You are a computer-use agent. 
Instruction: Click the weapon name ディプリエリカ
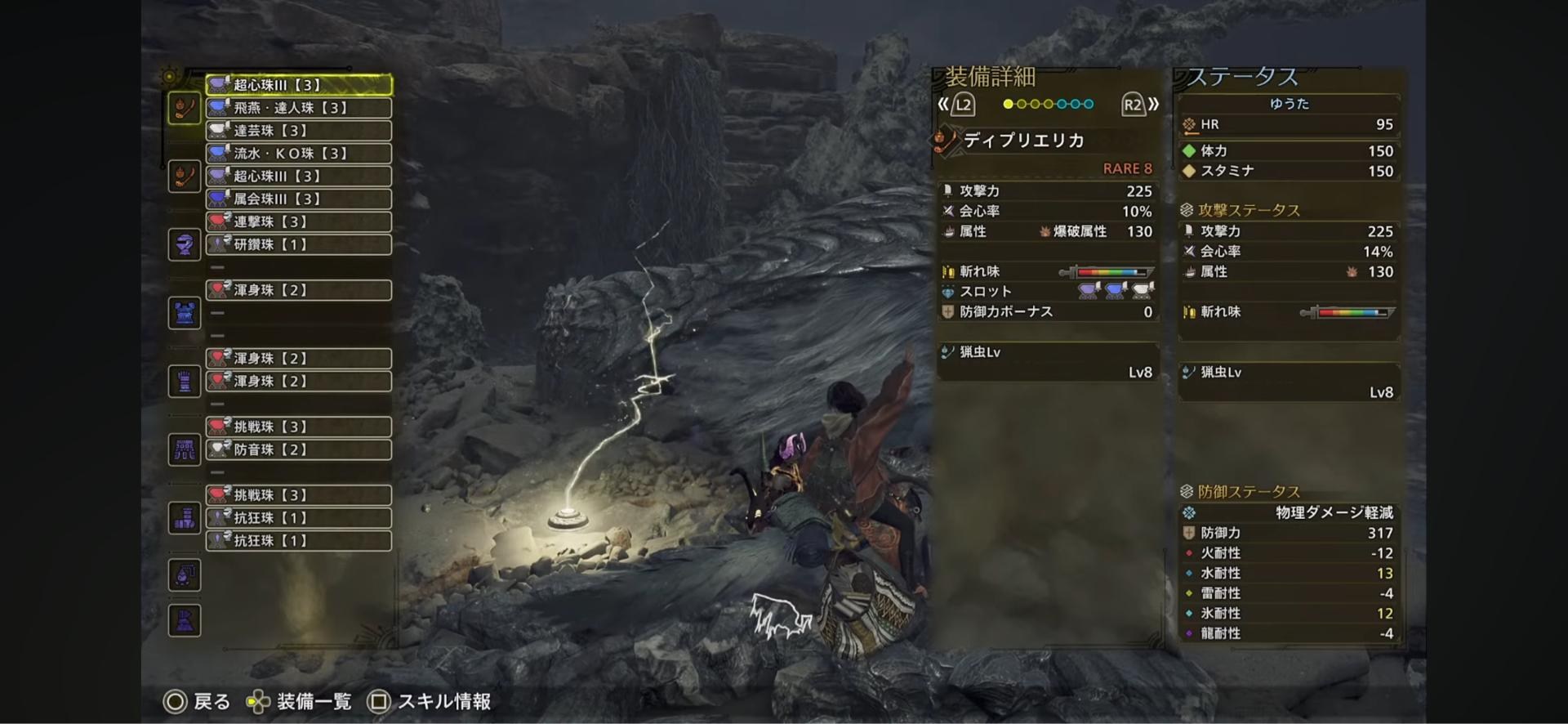(x=1021, y=141)
